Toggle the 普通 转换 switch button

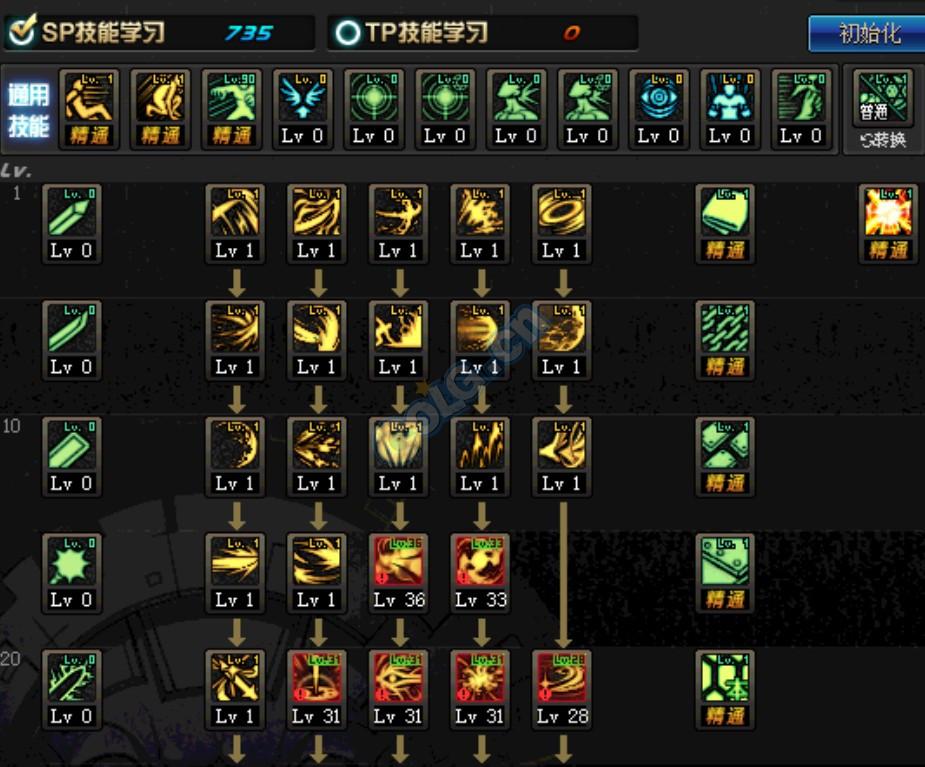click(882, 110)
